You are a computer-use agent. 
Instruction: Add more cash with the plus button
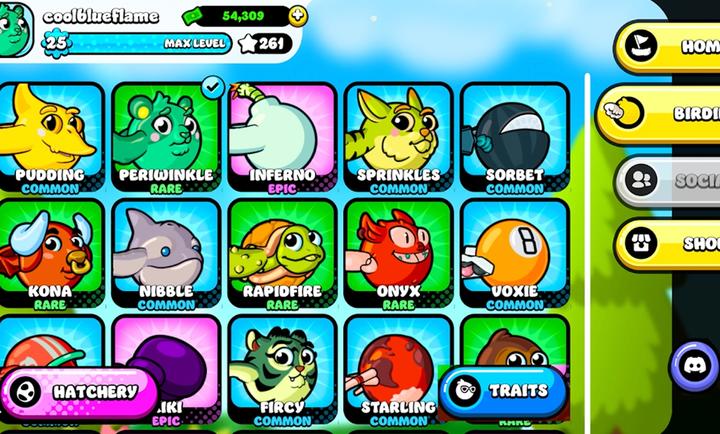pos(298,16)
